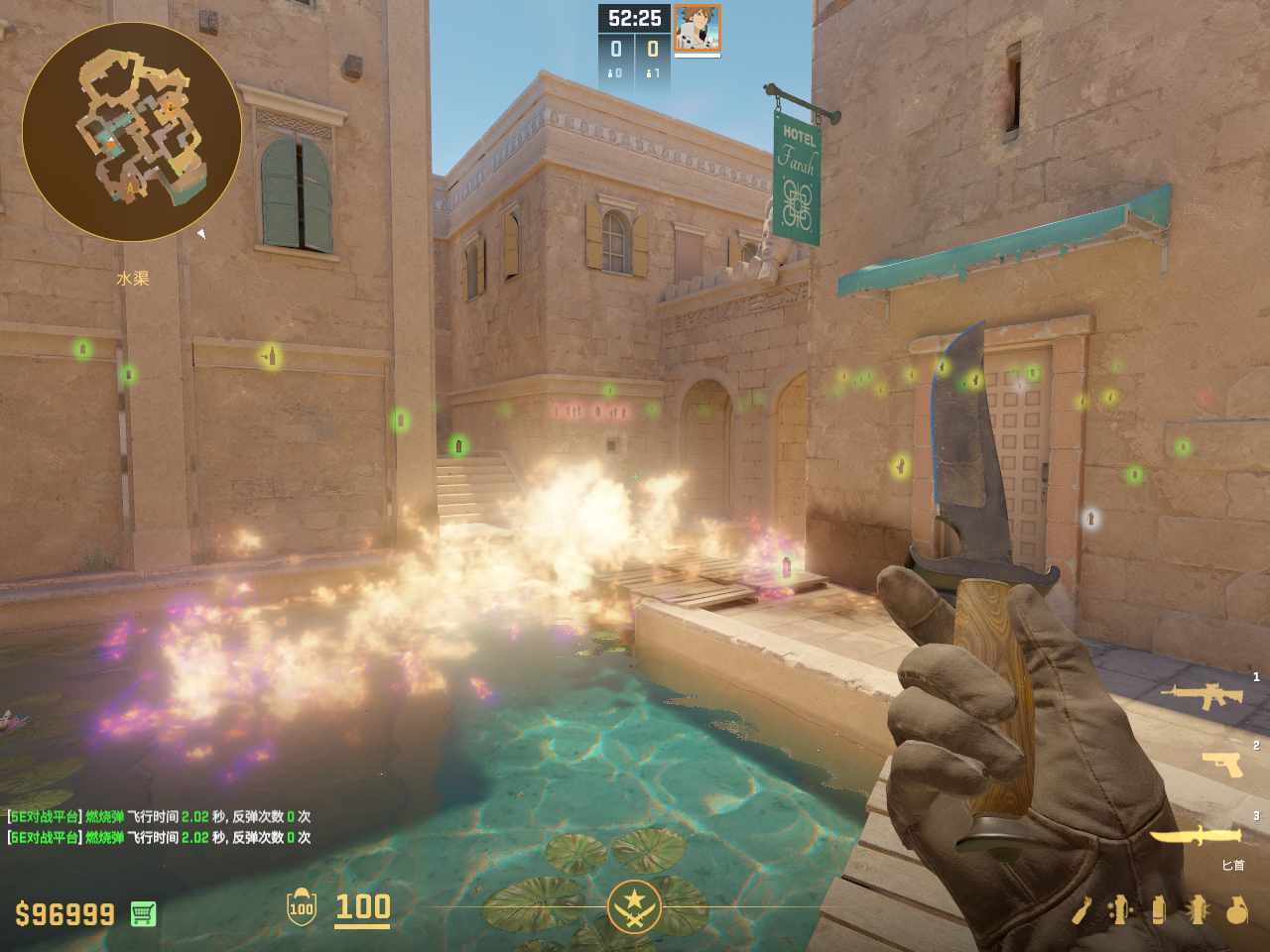Click the player avatar beside the scoreboard
The width and height of the screenshot is (1270, 952).
[698, 28]
